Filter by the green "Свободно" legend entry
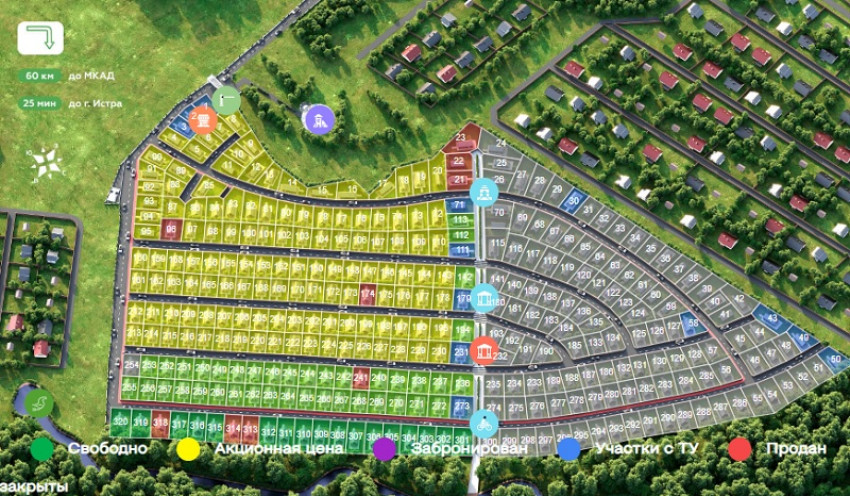 pyautogui.click(x=41, y=449)
